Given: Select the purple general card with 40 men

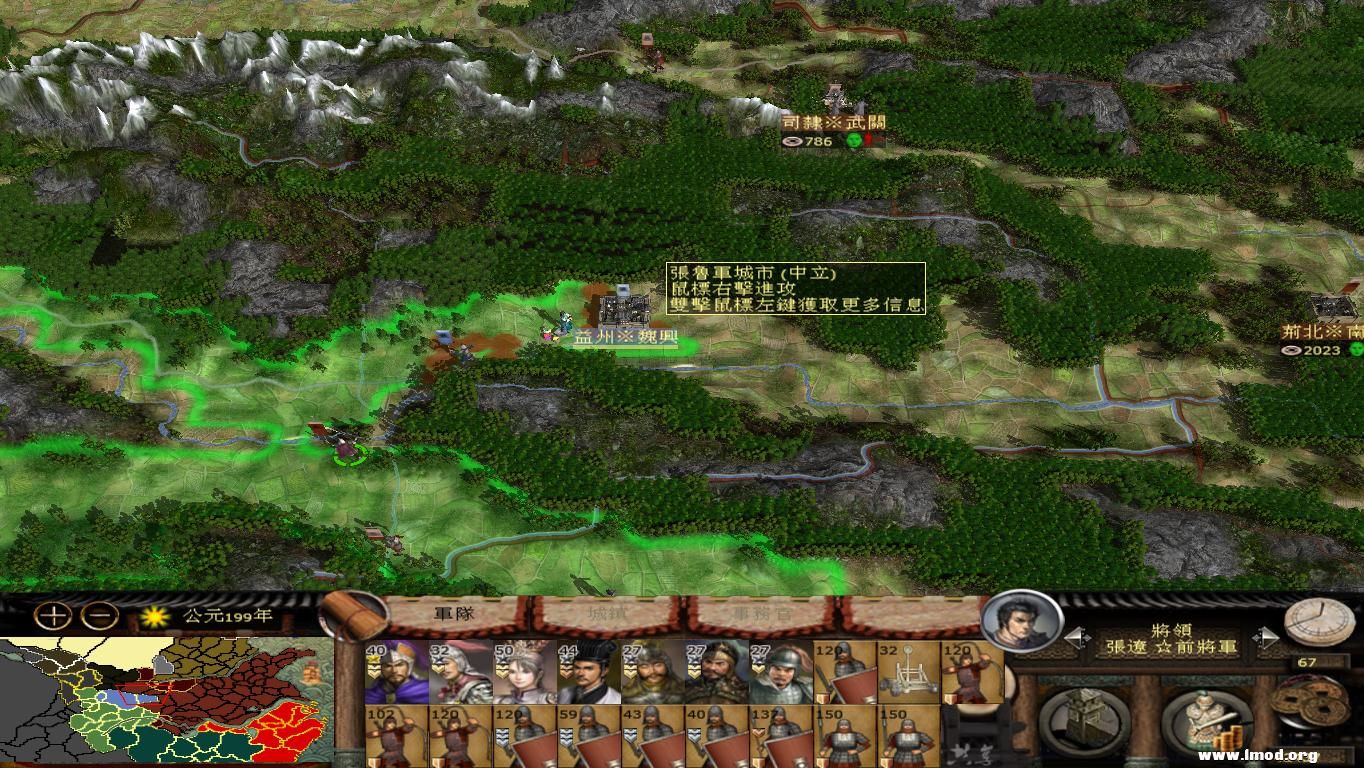Looking at the screenshot, I should (398, 674).
